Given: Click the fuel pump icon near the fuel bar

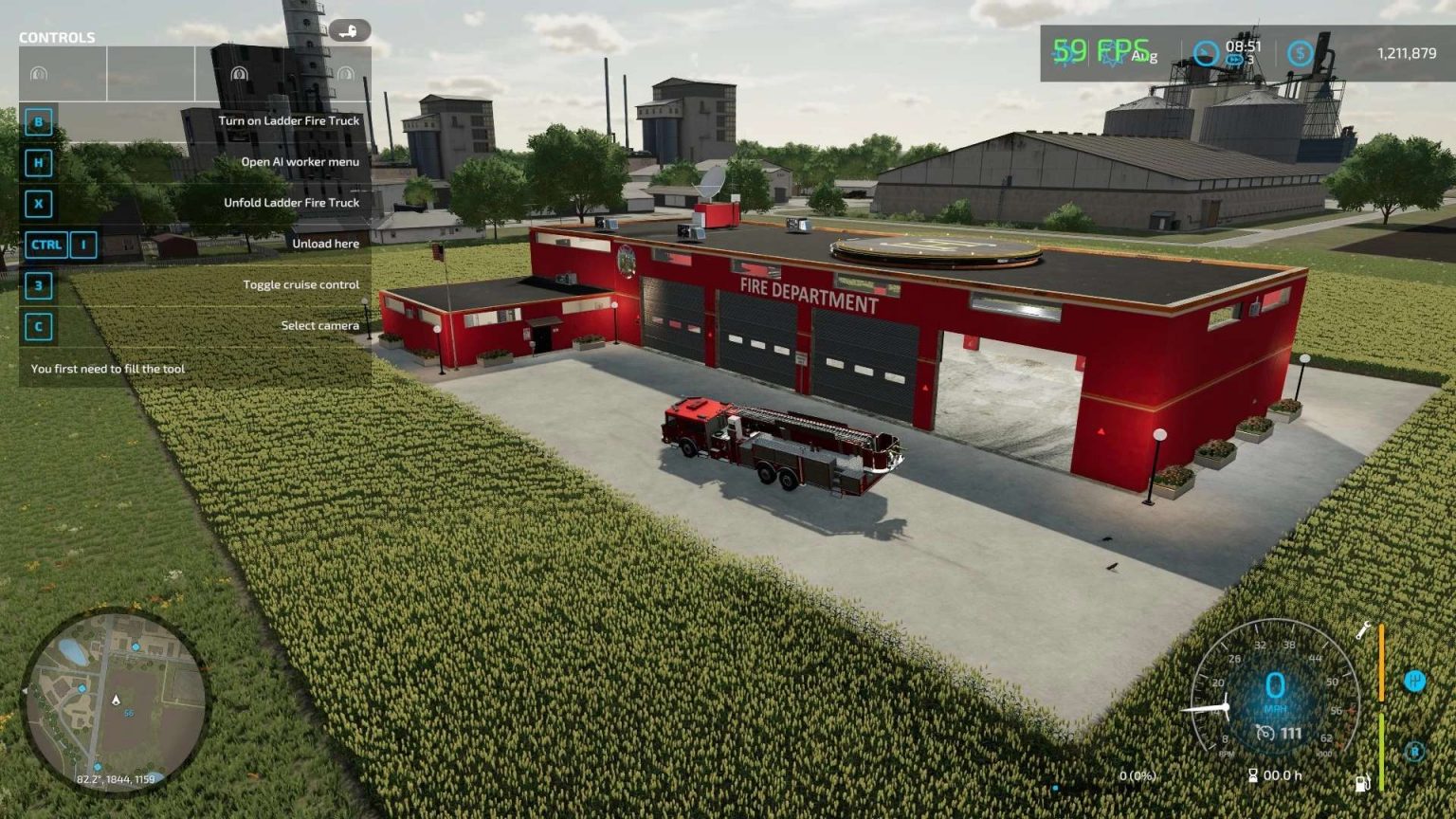Looking at the screenshot, I should [1361, 781].
